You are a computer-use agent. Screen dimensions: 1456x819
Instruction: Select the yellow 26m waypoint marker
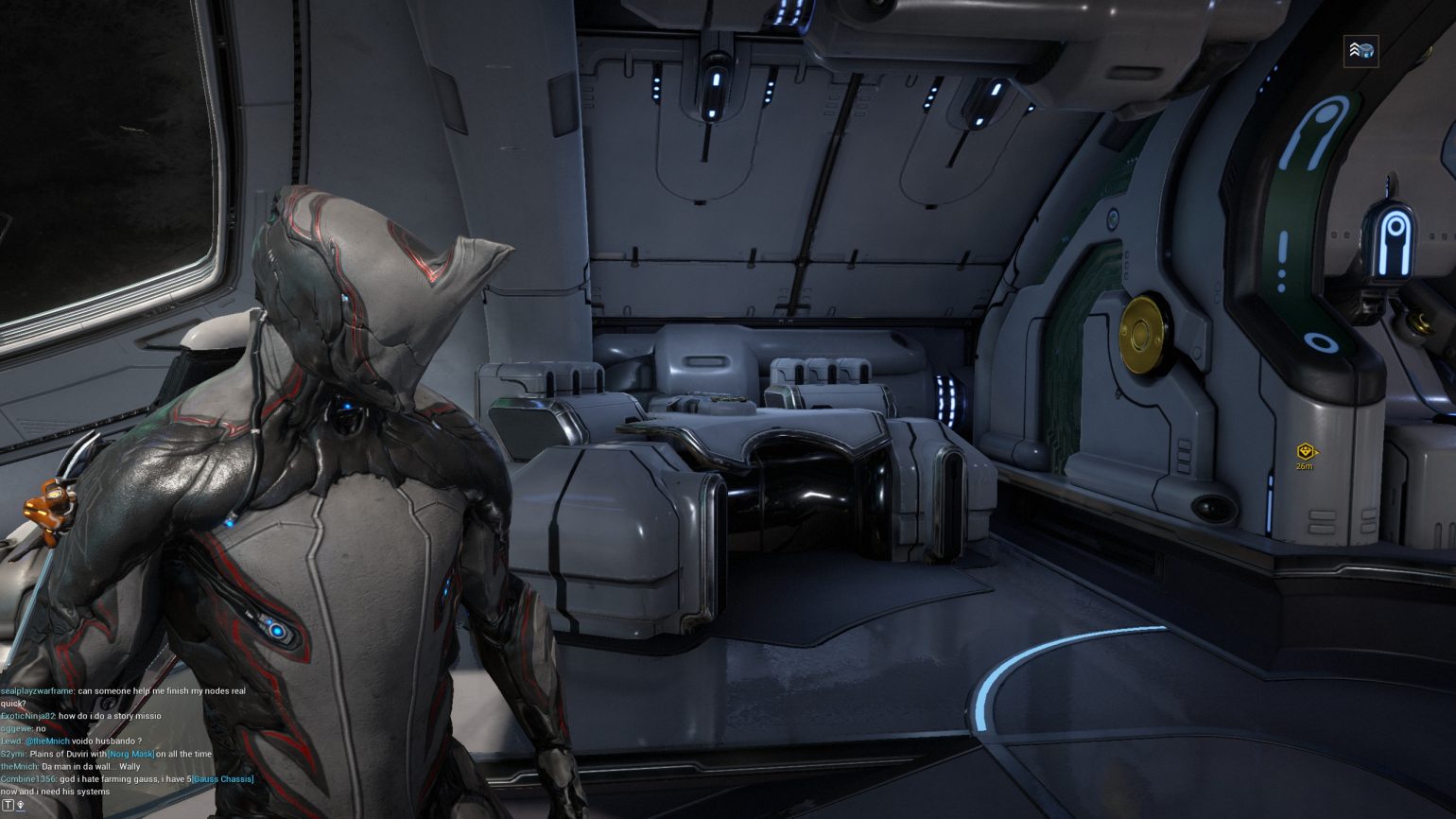coord(1306,453)
